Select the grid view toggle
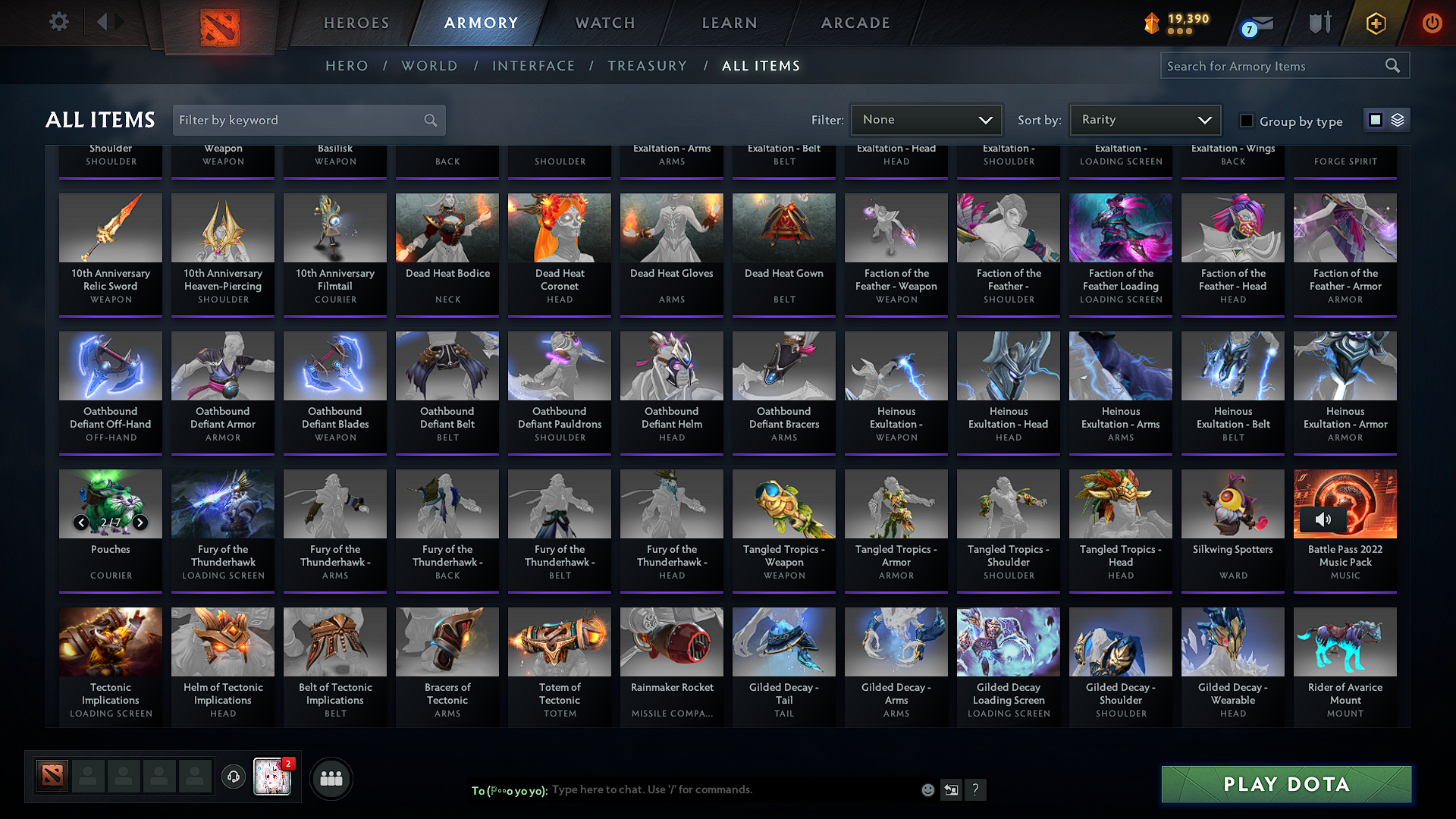This screenshot has width=1456, height=819. 1376,119
